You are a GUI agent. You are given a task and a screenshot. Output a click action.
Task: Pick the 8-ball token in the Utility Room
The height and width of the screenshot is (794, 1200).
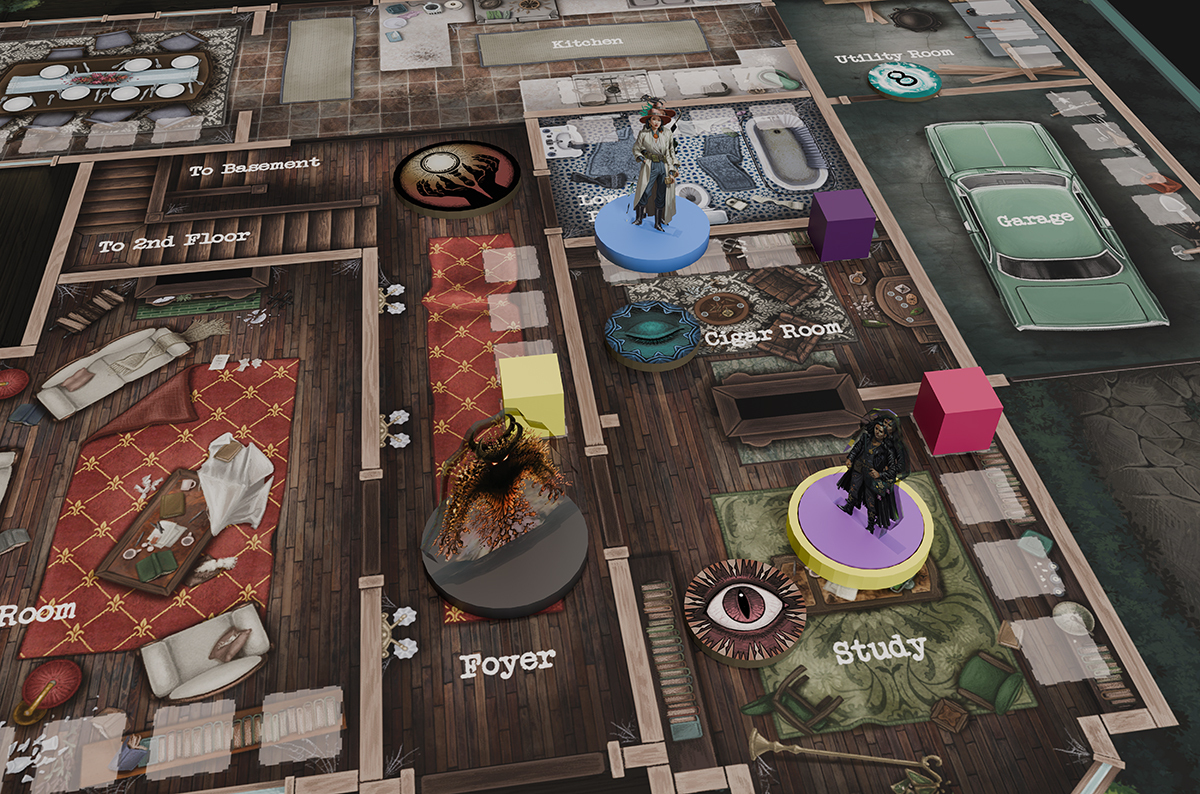click(903, 80)
